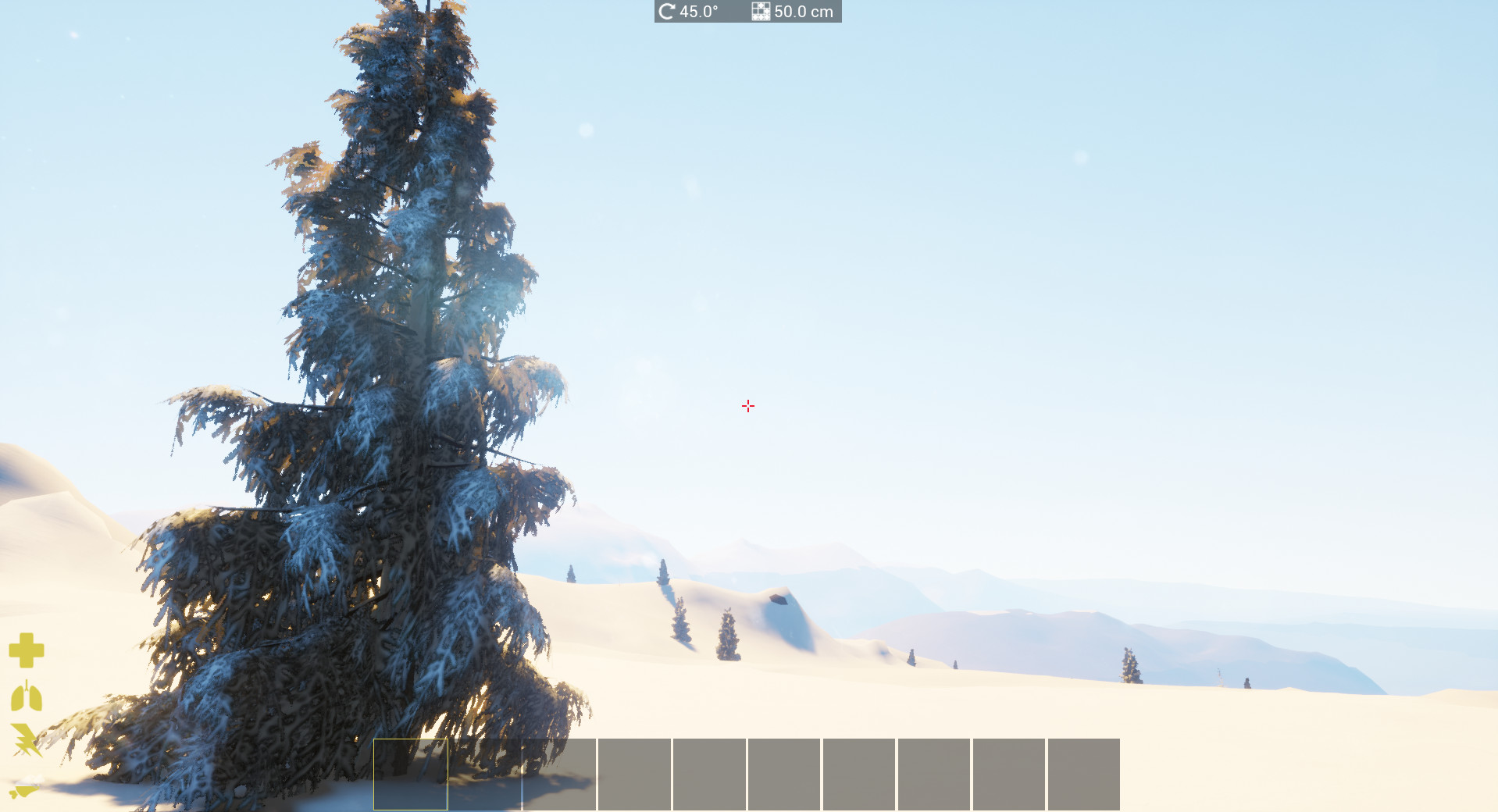This screenshot has height=812, width=1498.
Task: Select the second hotbar slot
Action: pos(485,774)
